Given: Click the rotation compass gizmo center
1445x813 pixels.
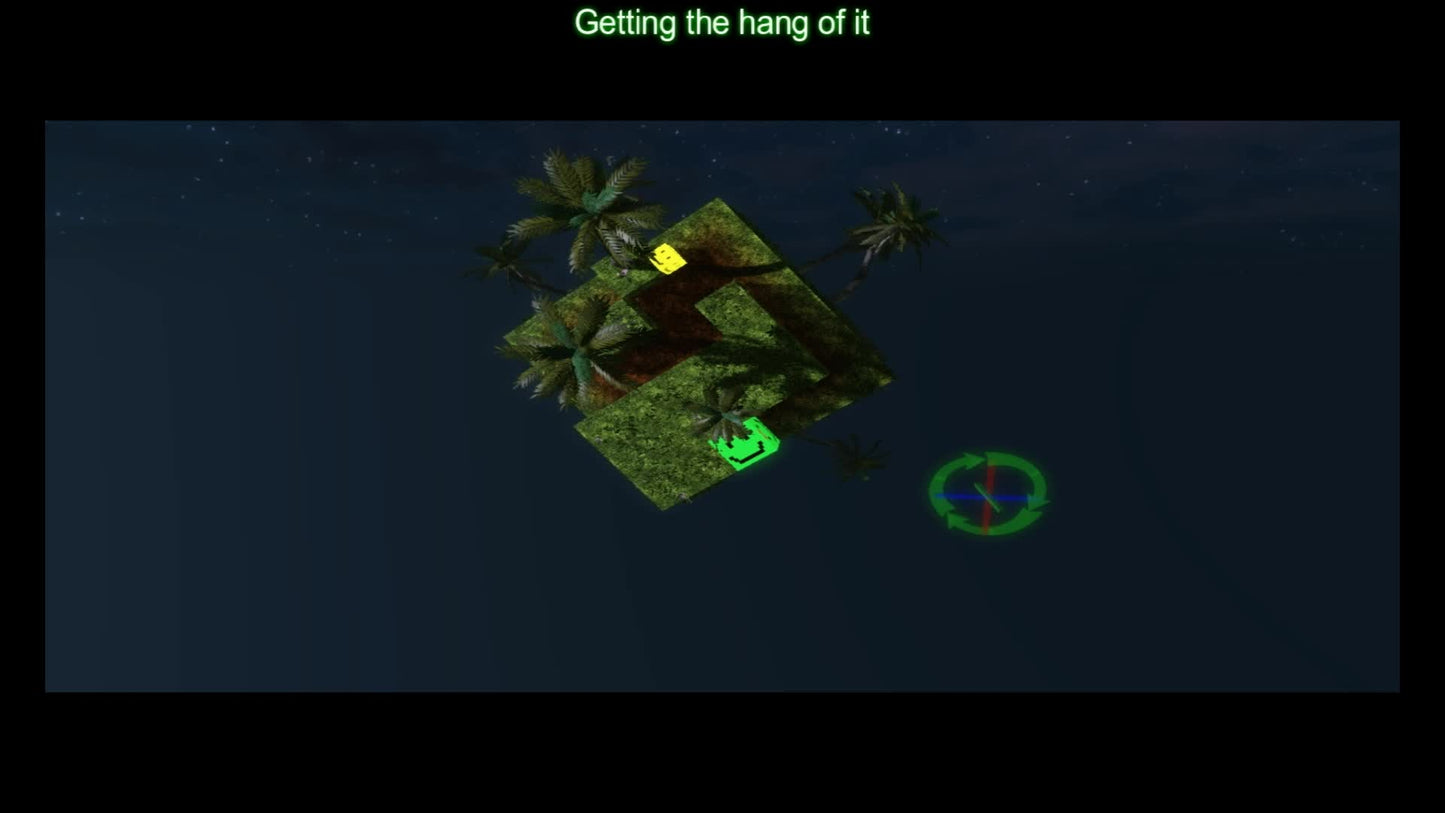Looking at the screenshot, I should point(987,495).
